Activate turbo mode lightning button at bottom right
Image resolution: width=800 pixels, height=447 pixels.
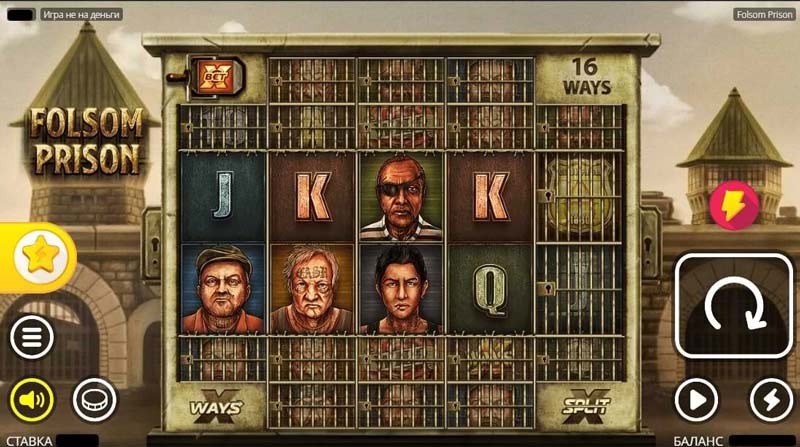(x=770, y=400)
